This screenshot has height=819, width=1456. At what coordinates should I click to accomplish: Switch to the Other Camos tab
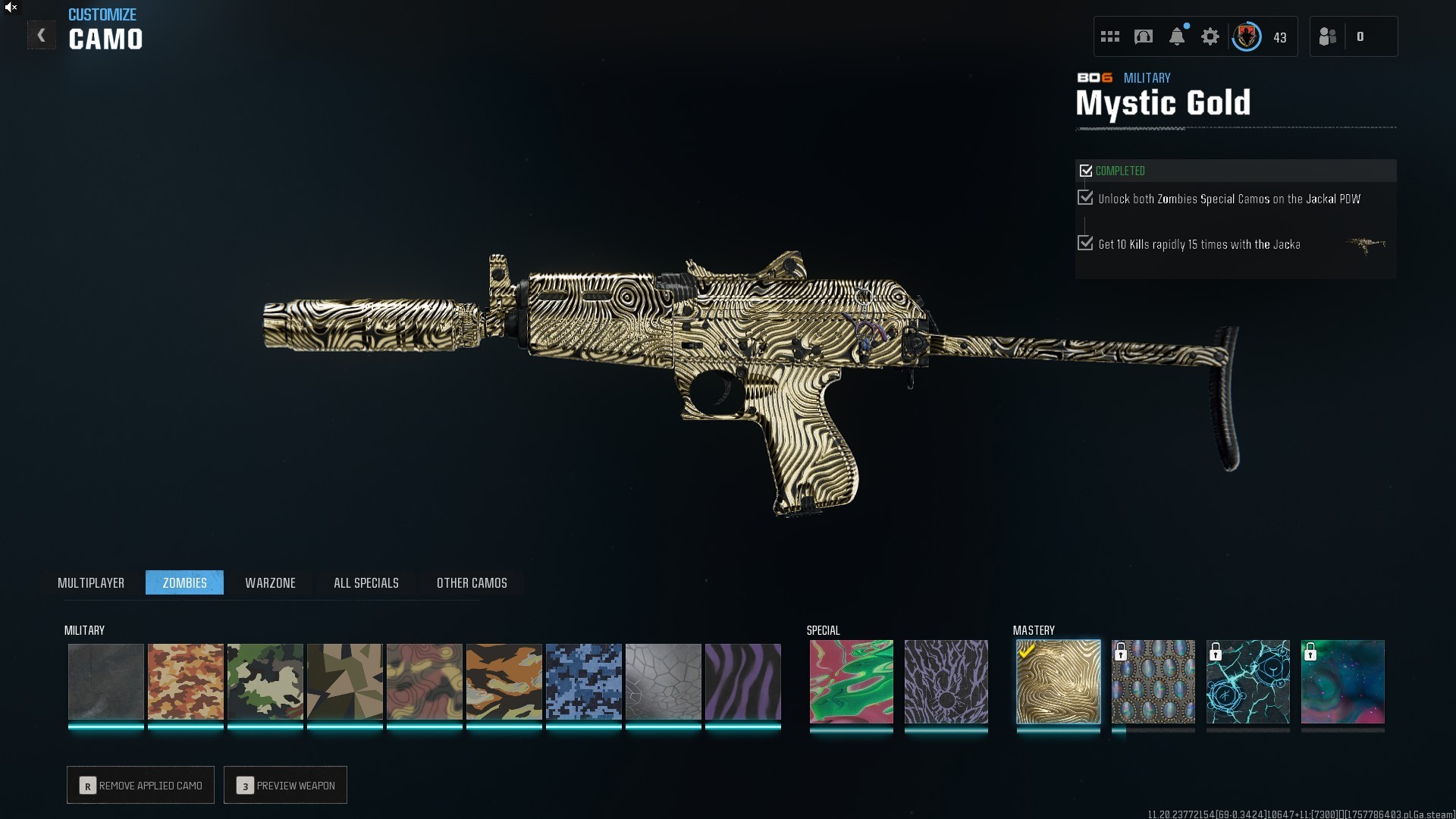[x=472, y=582]
